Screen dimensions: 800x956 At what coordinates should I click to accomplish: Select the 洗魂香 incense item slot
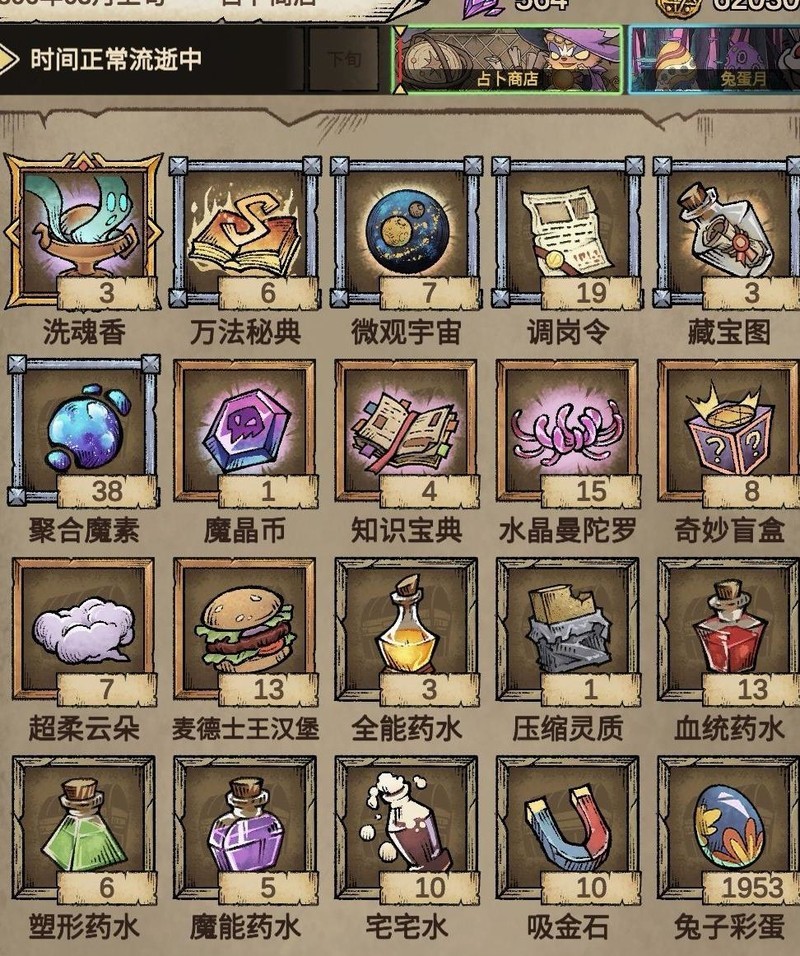click(83, 230)
